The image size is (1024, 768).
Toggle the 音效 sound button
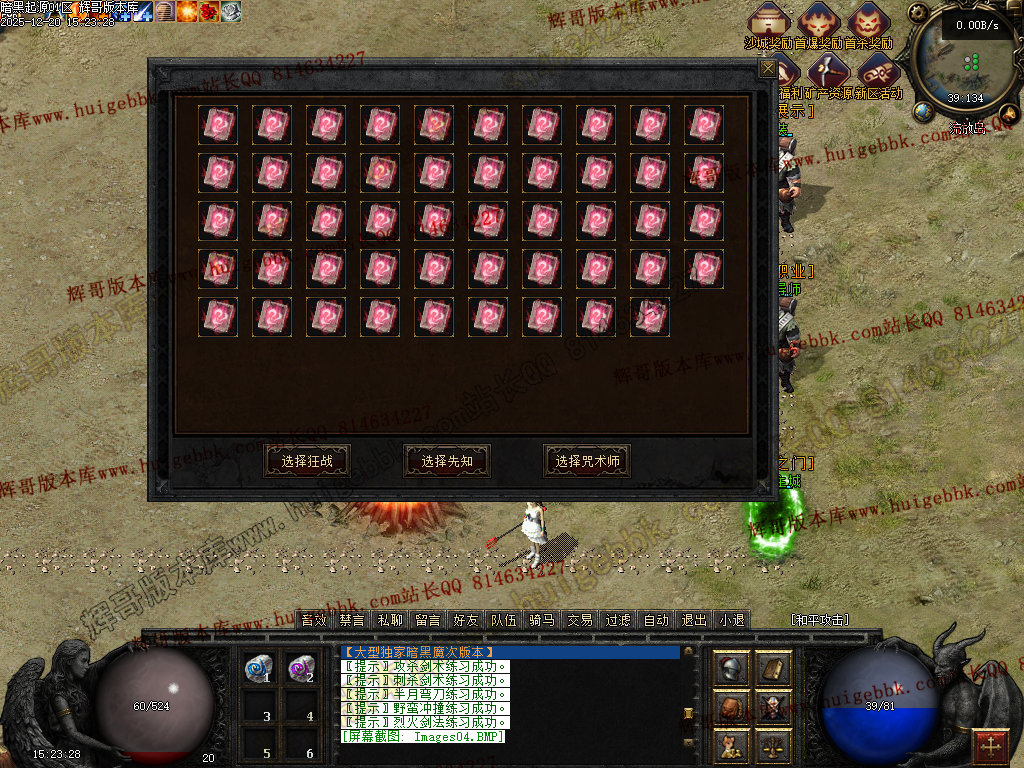coord(314,620)
